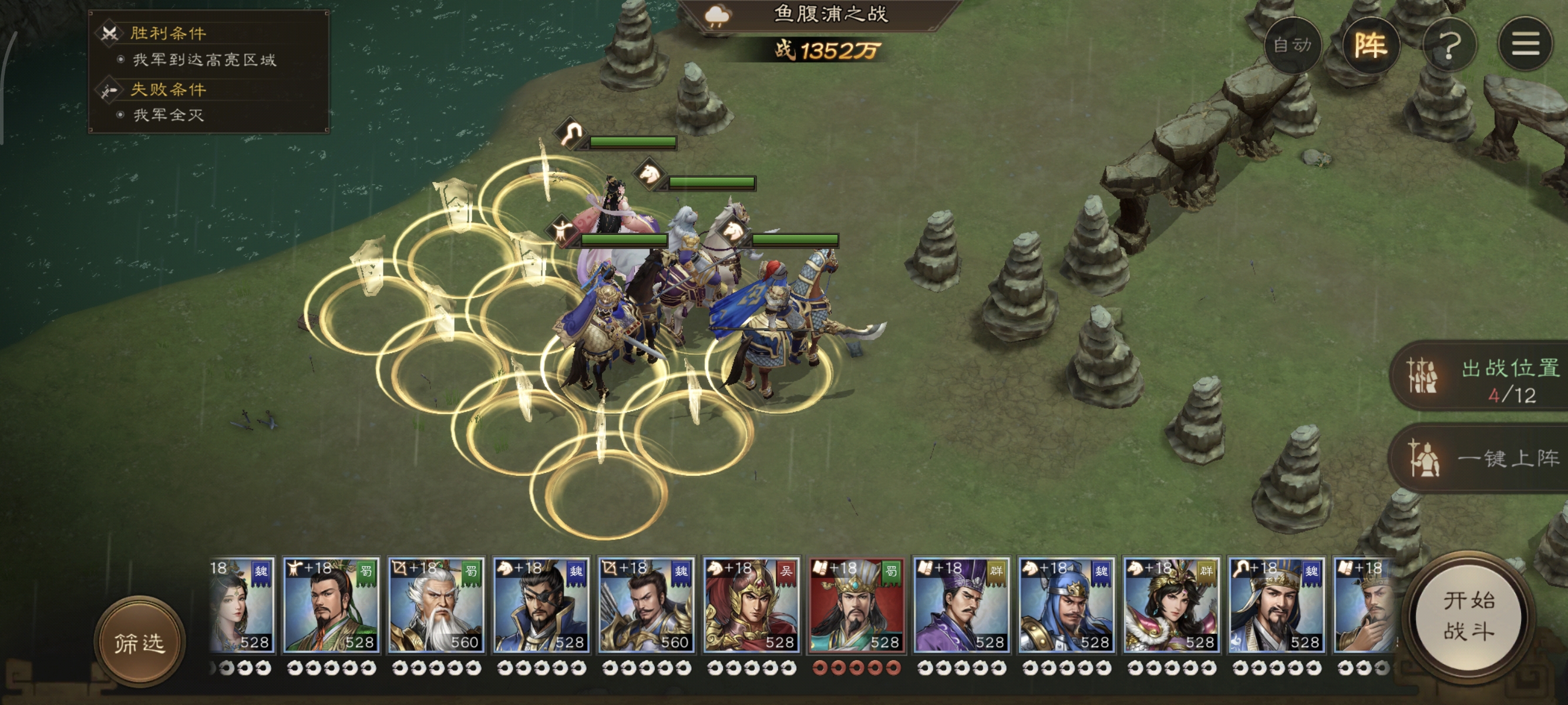Open the hamburger main menu

1525,45
